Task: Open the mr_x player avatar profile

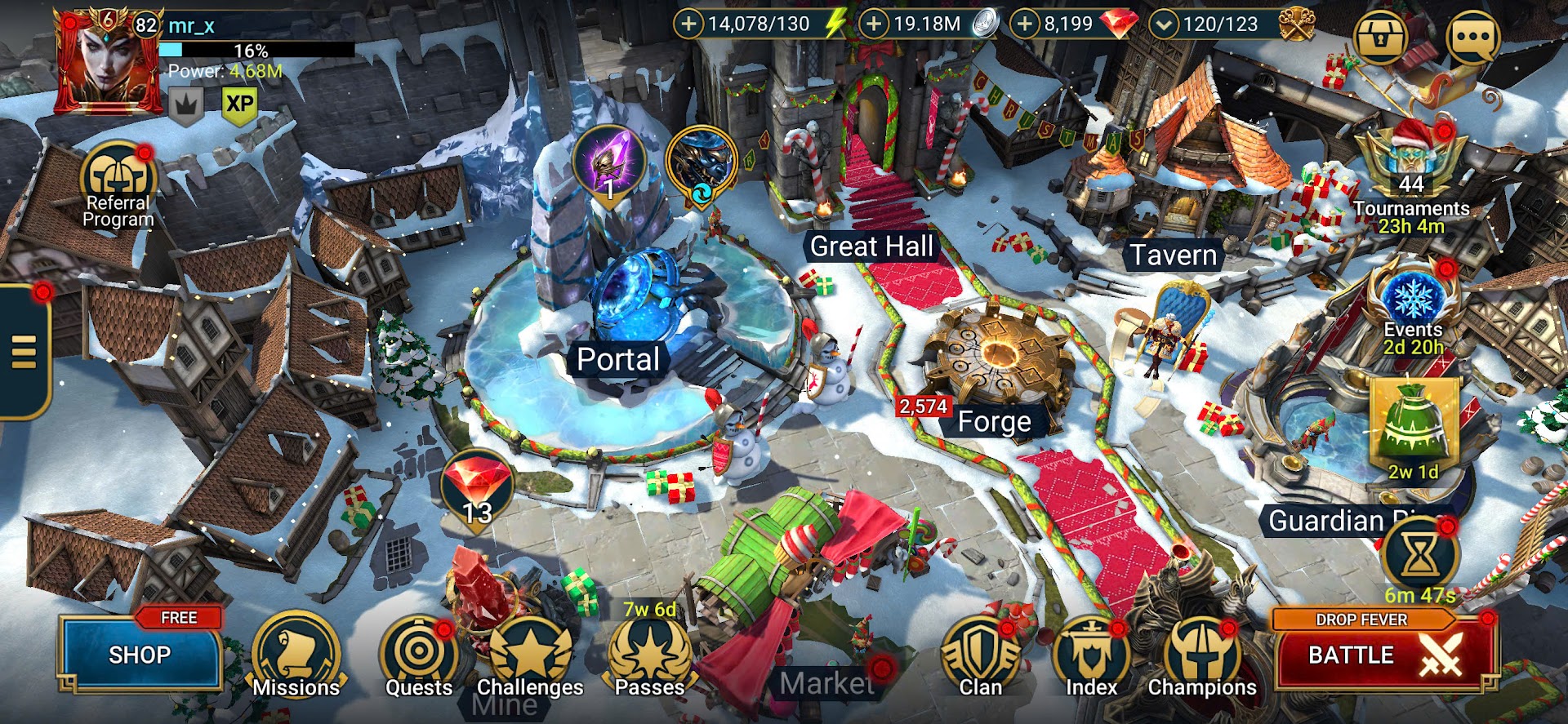Action: tap(107, 61)
